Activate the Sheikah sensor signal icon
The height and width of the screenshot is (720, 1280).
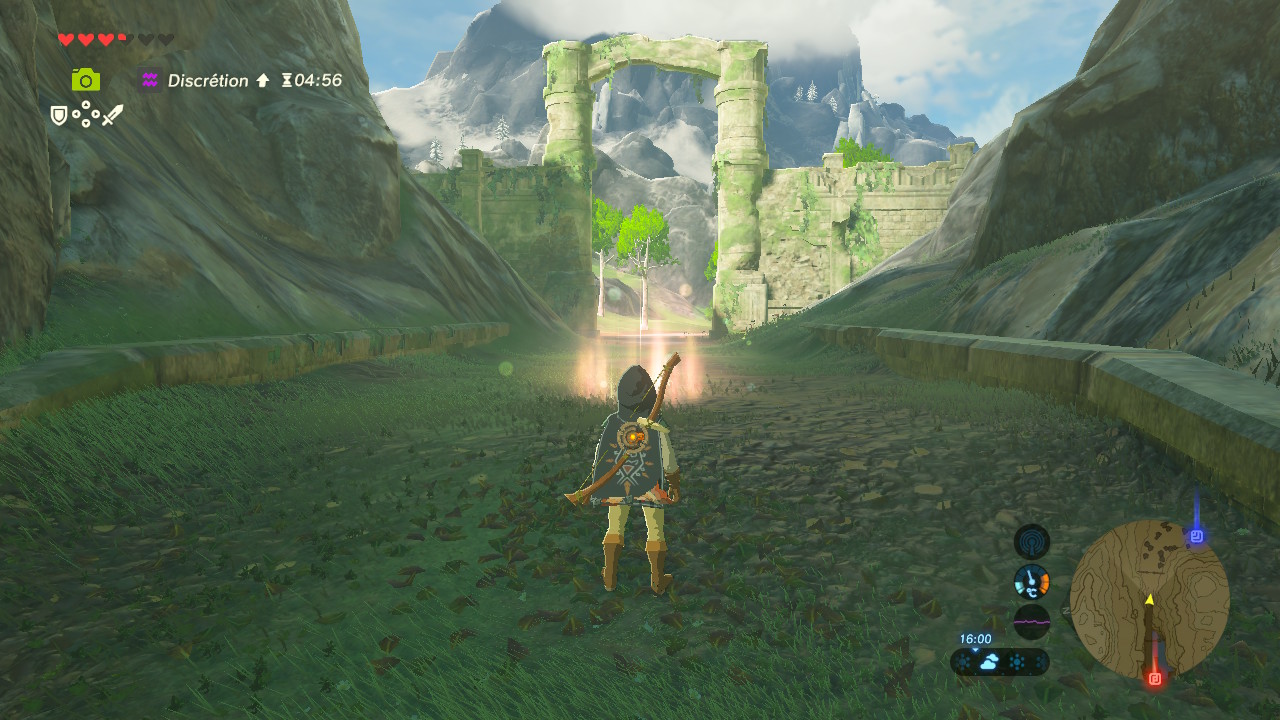[1031, 542]
